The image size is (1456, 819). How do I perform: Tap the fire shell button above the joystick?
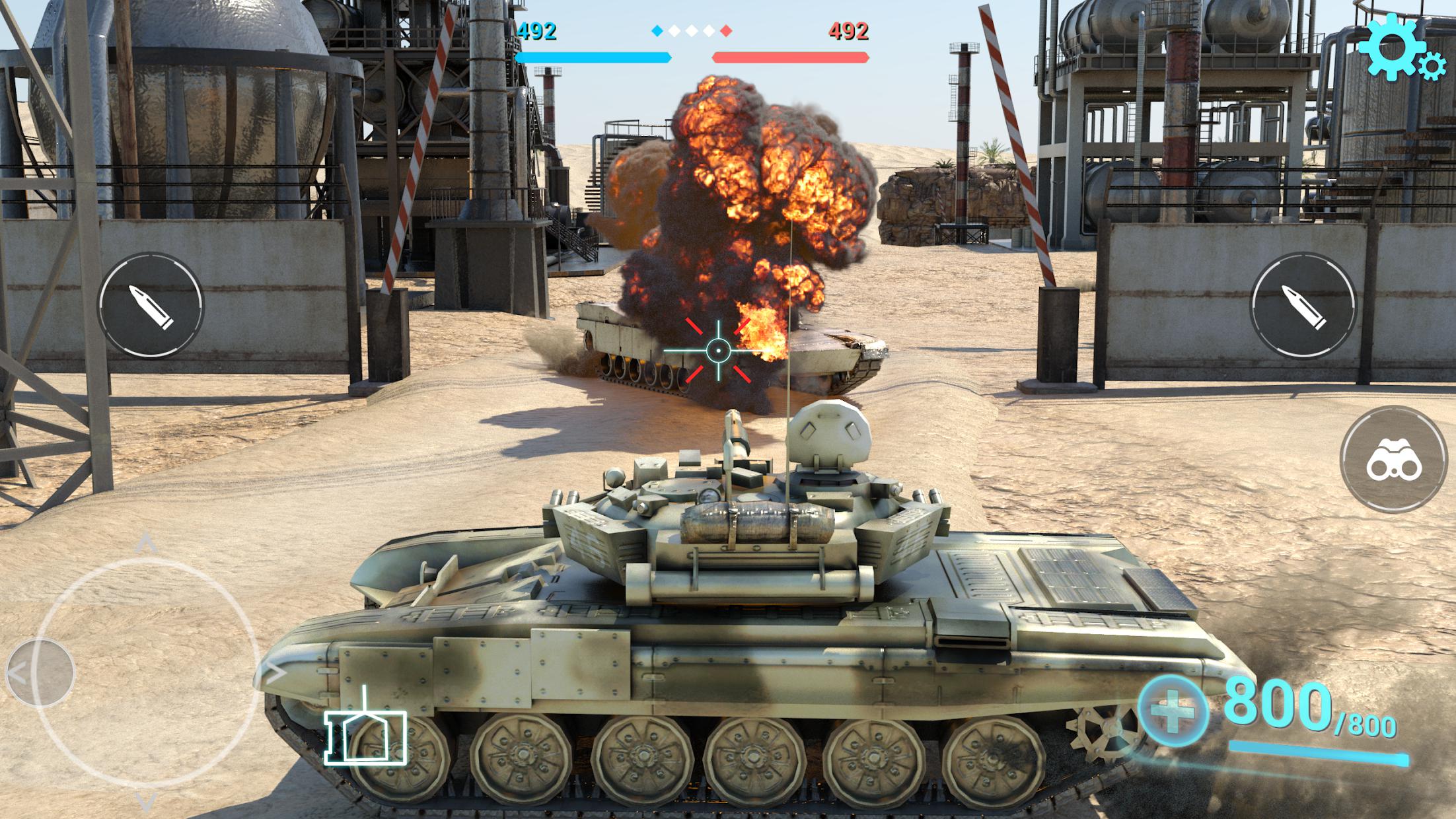(x=151, y=305)
